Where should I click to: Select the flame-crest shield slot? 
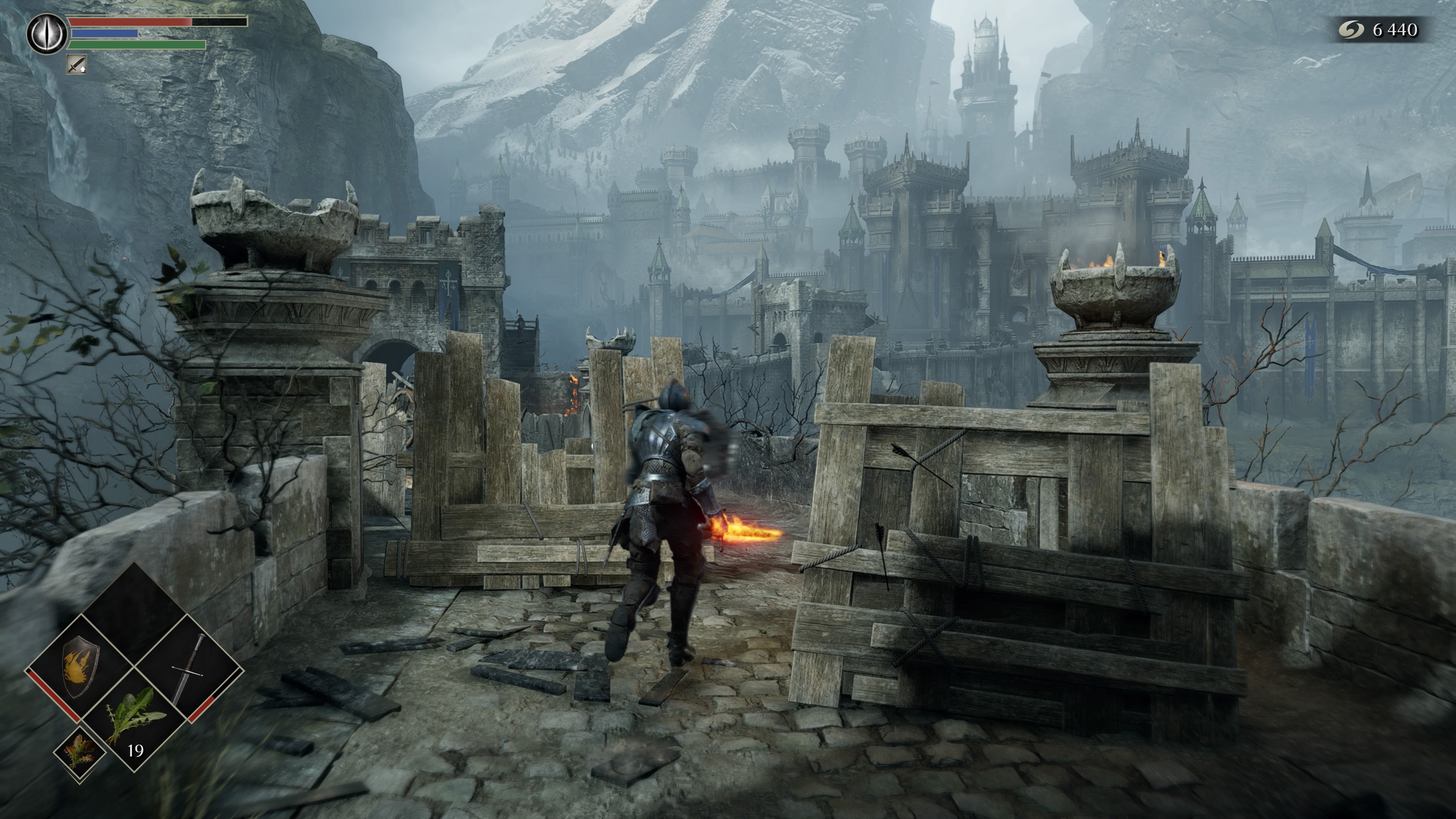point(81,668)
